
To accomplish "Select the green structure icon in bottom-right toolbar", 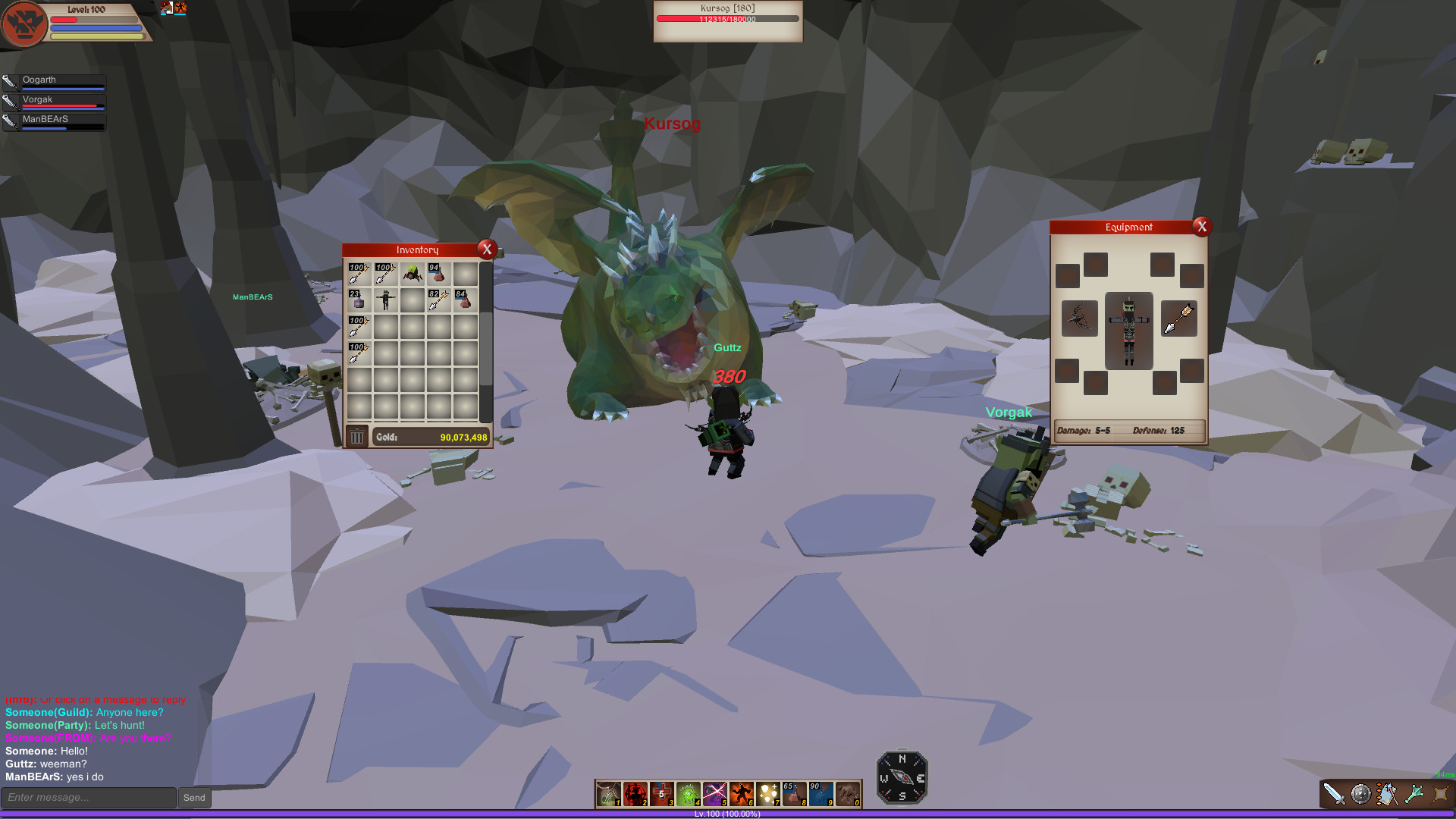I will point(1414,794).
